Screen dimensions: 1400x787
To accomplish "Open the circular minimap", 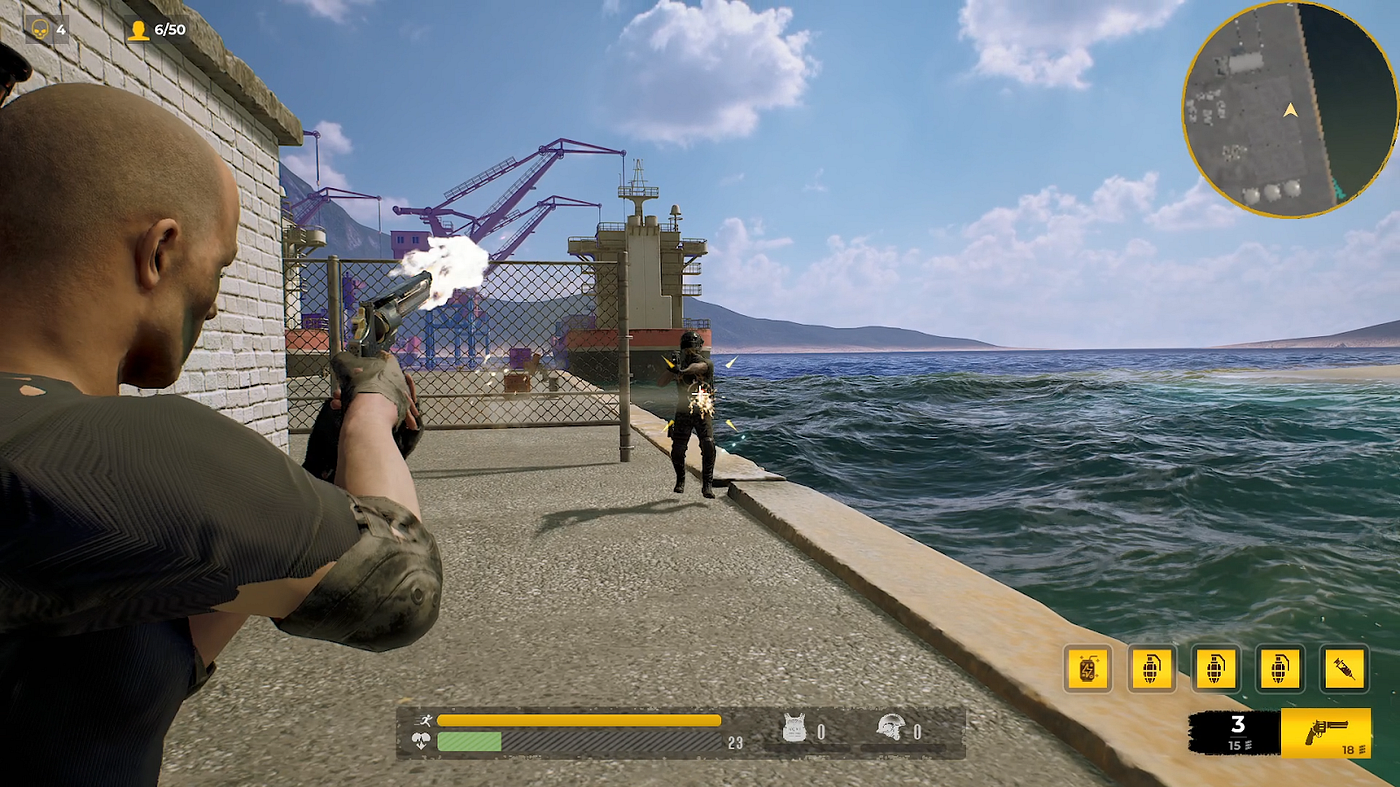I will 1289,109.
